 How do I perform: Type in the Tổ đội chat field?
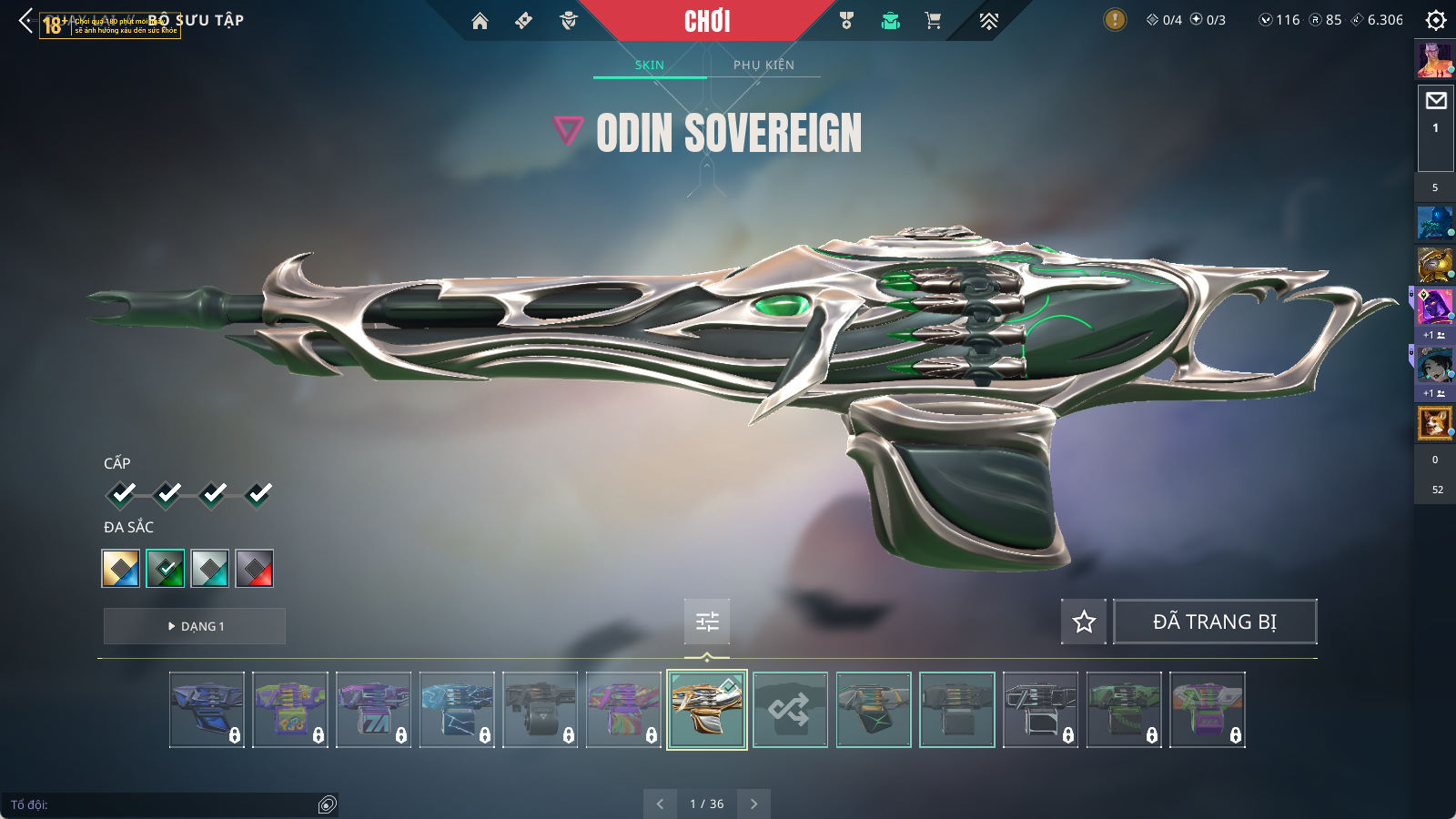pos(164,804)
